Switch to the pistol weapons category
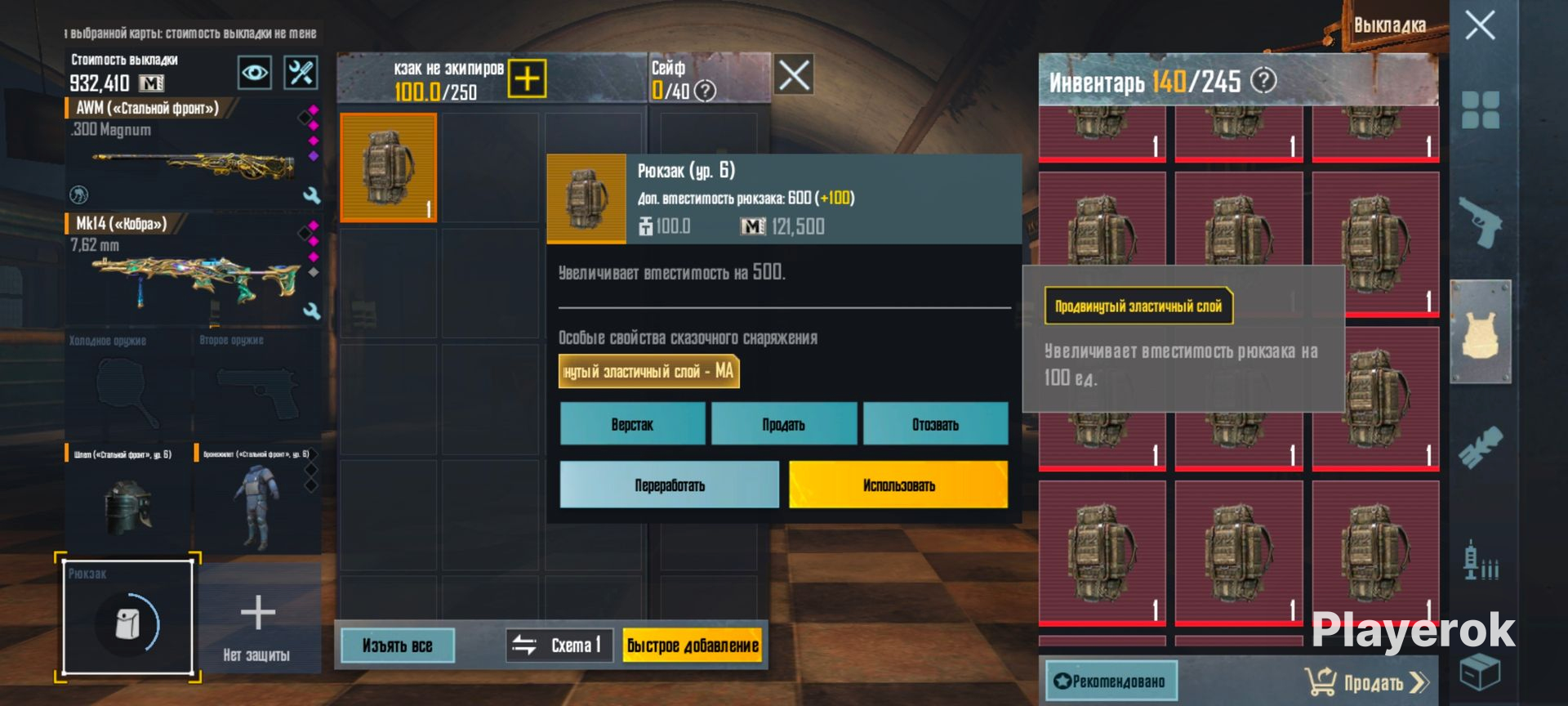 point(1480,221)
